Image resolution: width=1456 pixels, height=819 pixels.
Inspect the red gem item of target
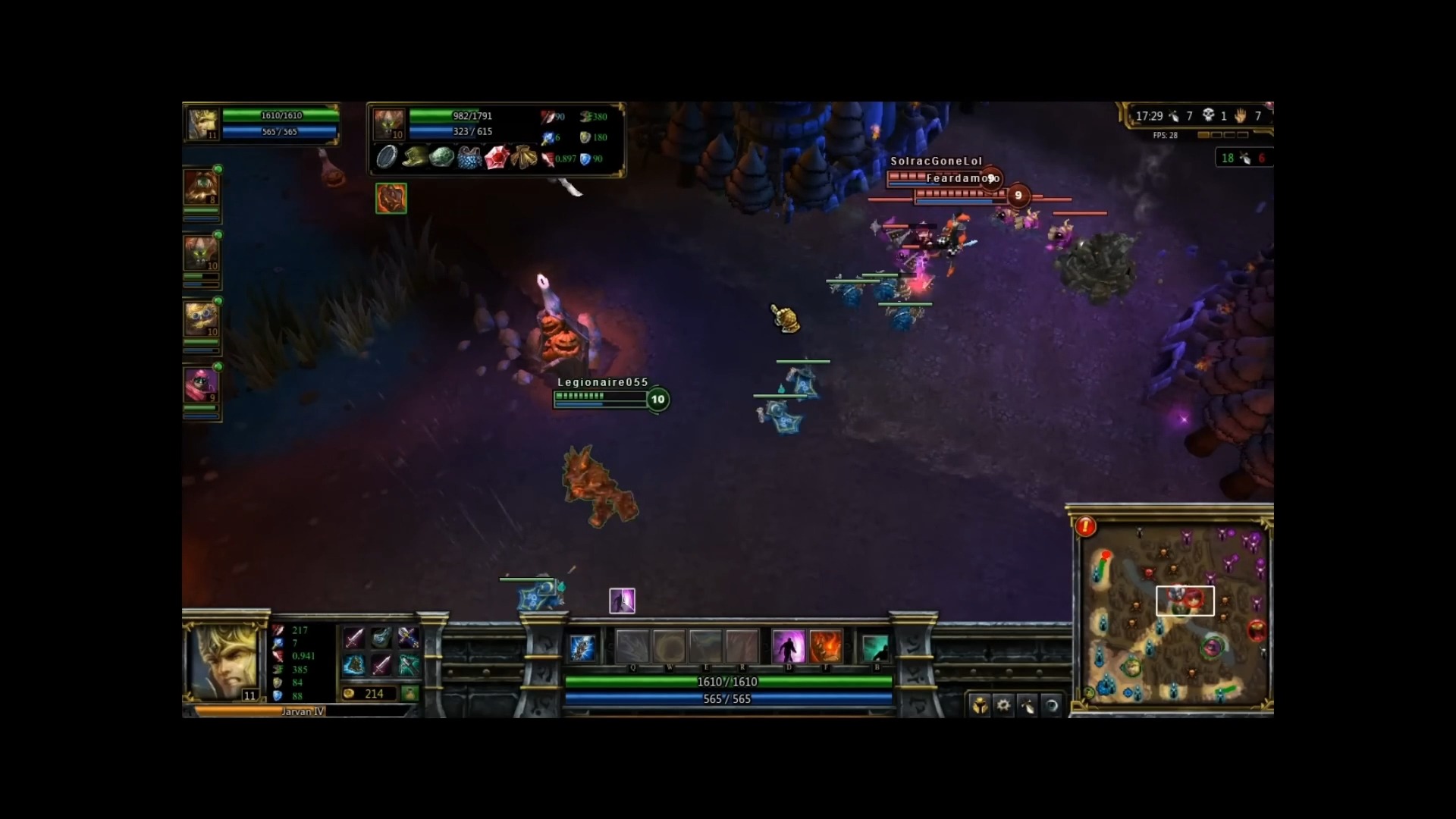495,158
